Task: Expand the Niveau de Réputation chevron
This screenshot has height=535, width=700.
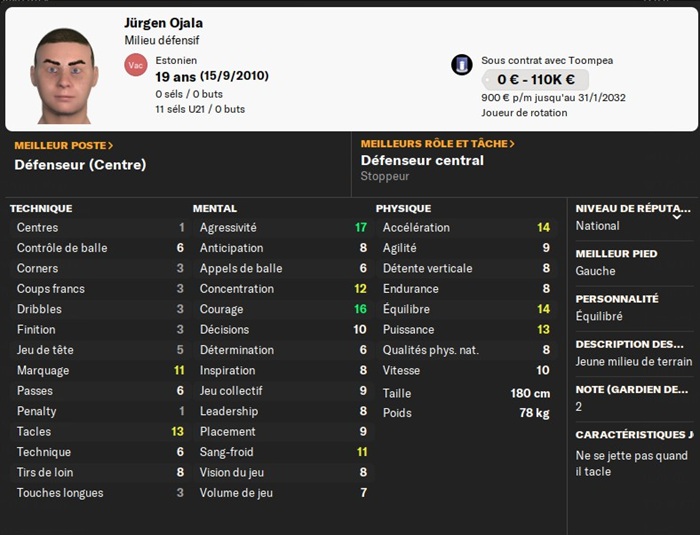Action: [x=677, y=215]
